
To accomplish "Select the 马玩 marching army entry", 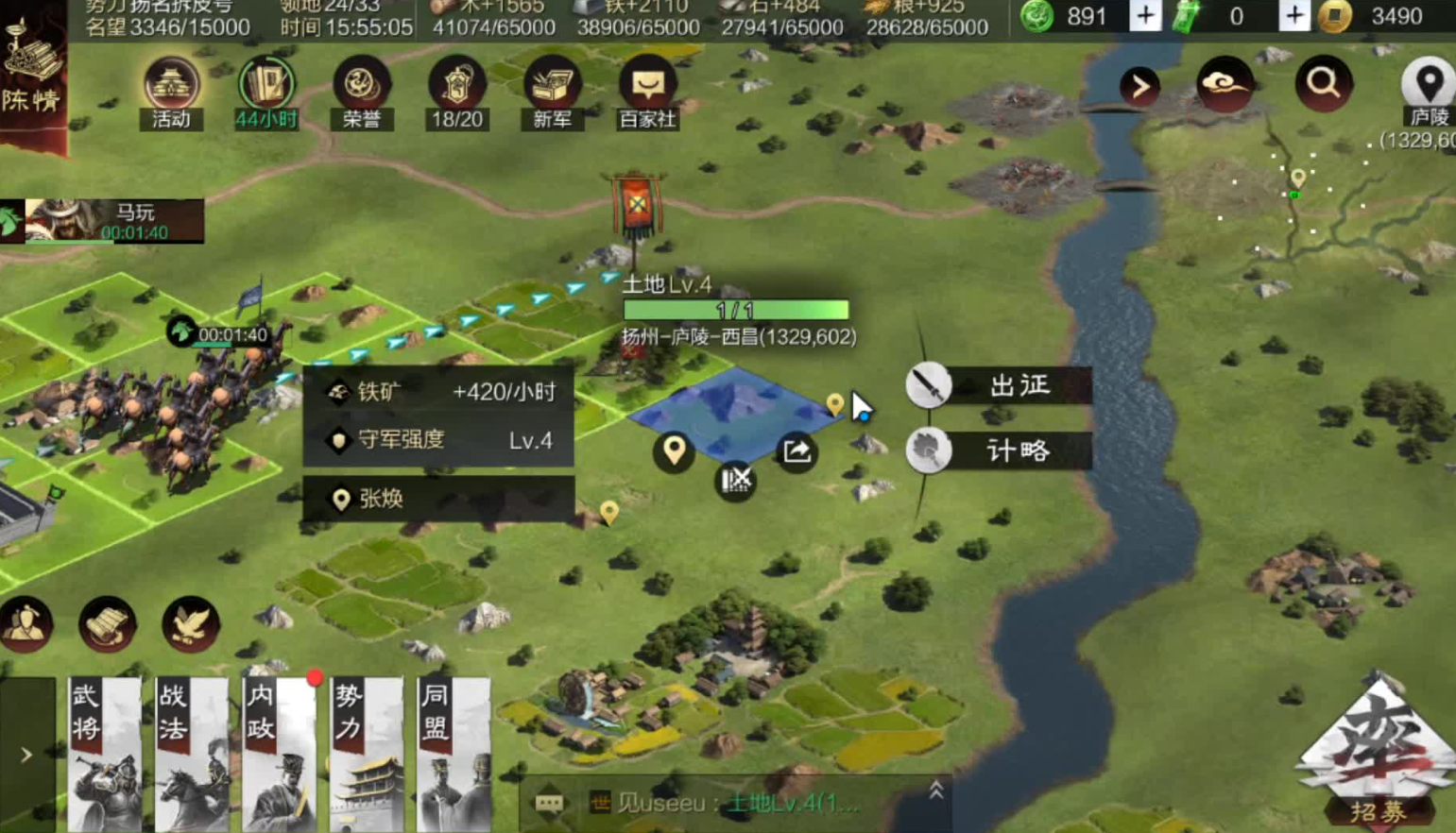I will pos(104,221).
